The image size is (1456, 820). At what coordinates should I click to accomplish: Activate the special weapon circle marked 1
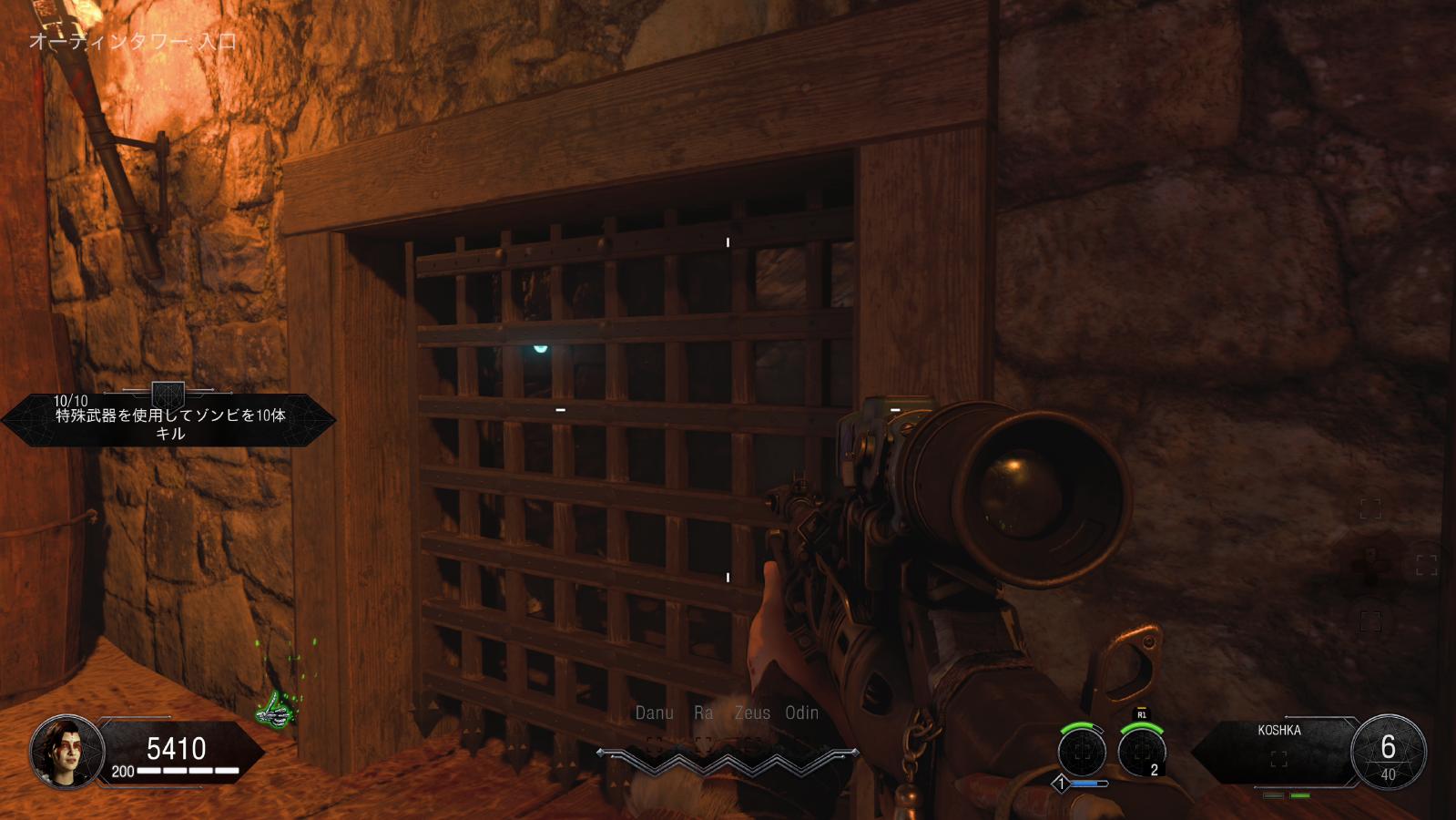click(1081, 753)
